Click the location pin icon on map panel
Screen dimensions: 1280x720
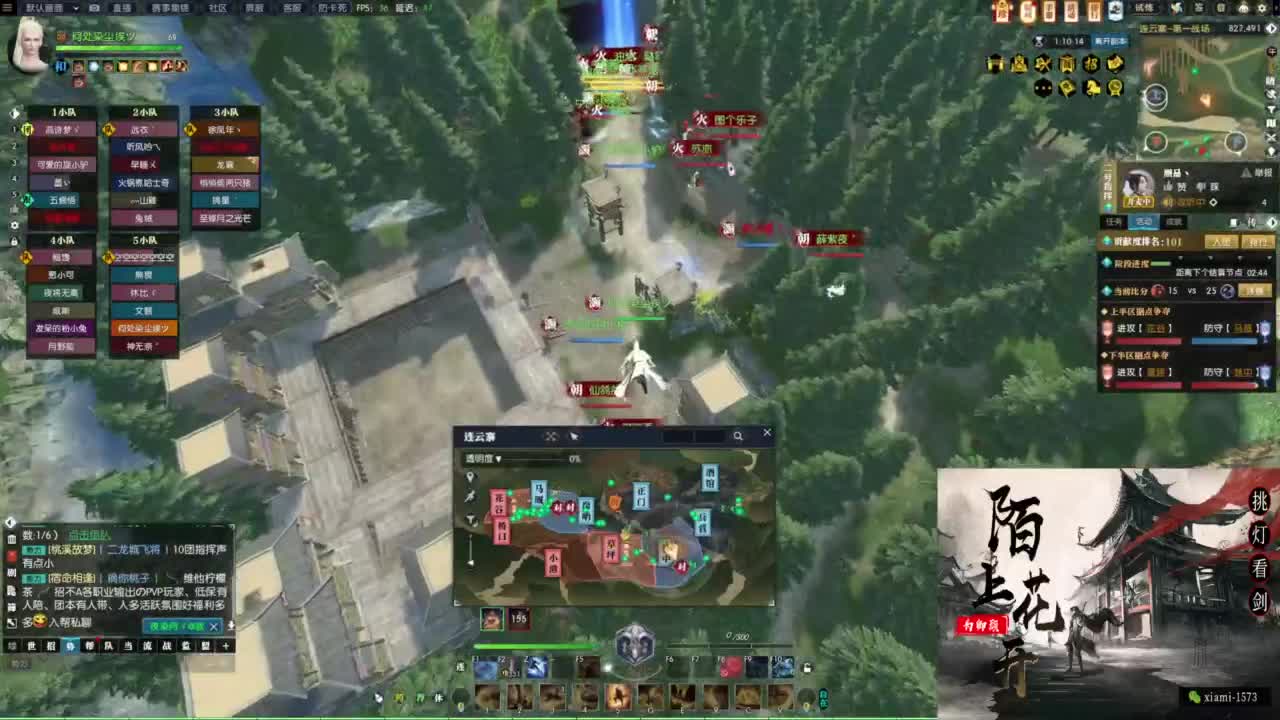tap(470, 477)
